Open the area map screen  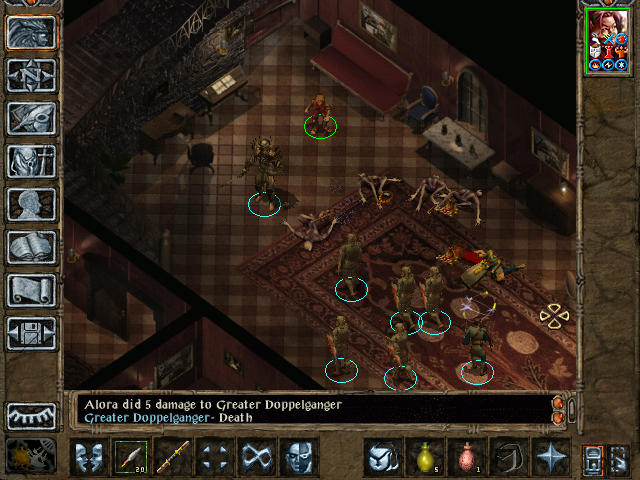[31, 75]
